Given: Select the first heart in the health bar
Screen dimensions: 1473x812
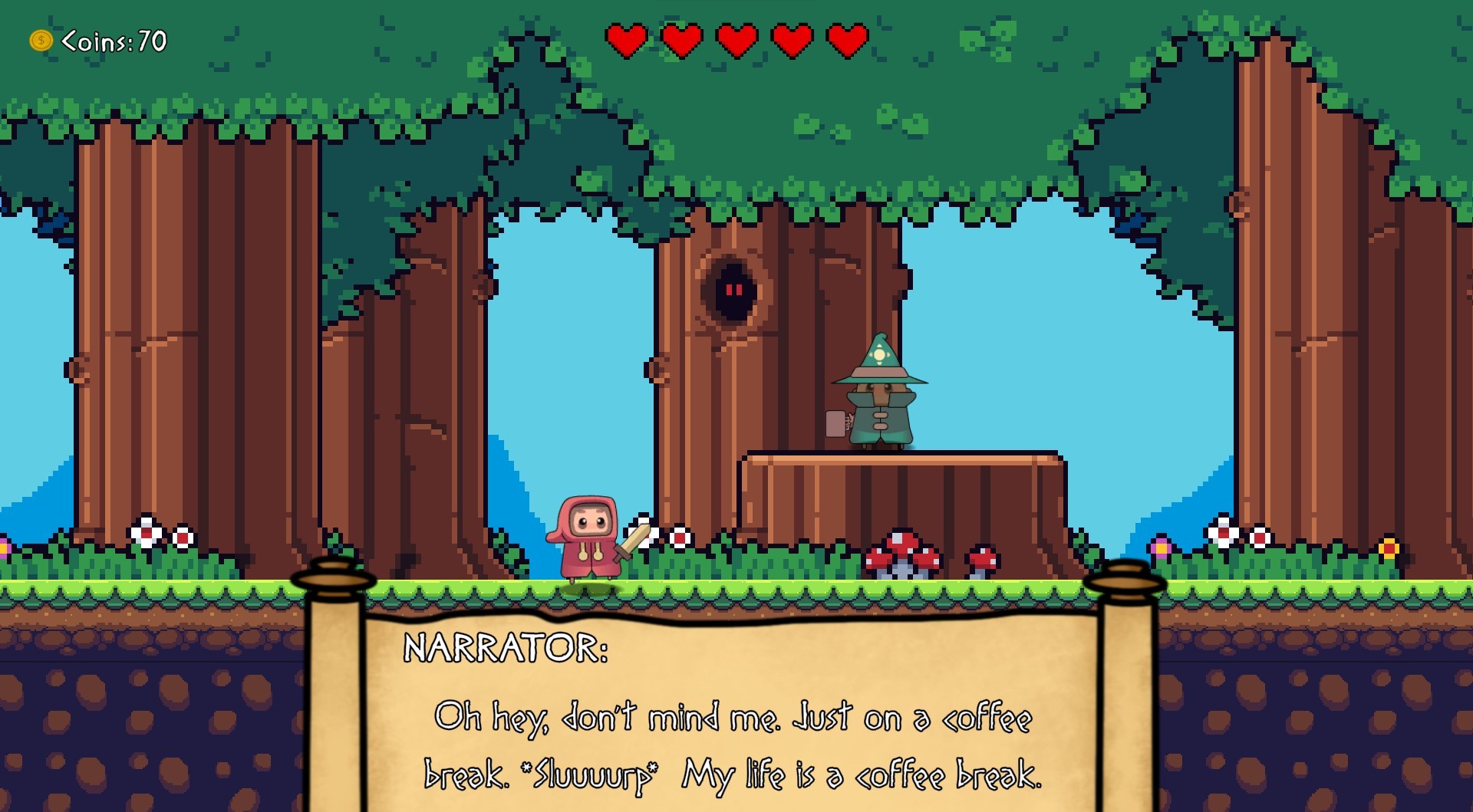Looking at the screenshot, I should pyautogui.click(x=627, y=41).
